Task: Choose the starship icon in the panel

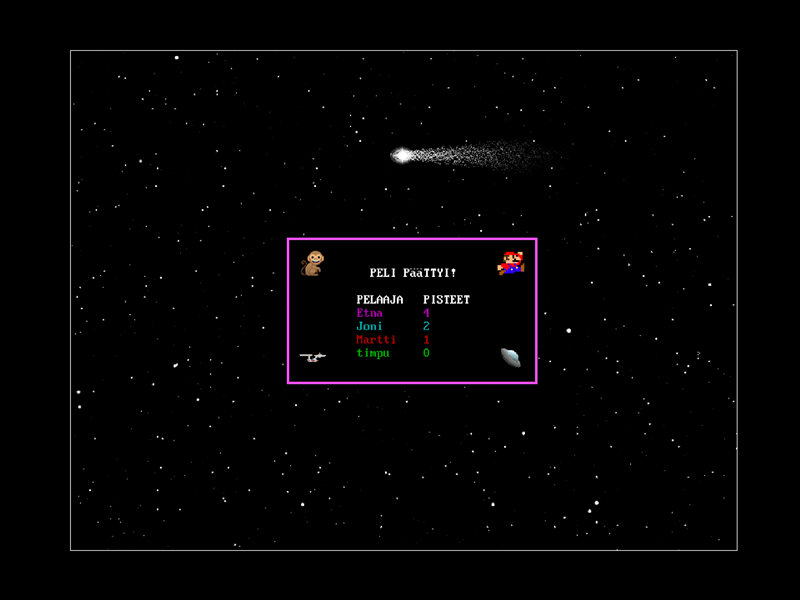Action: pos(313,356)
